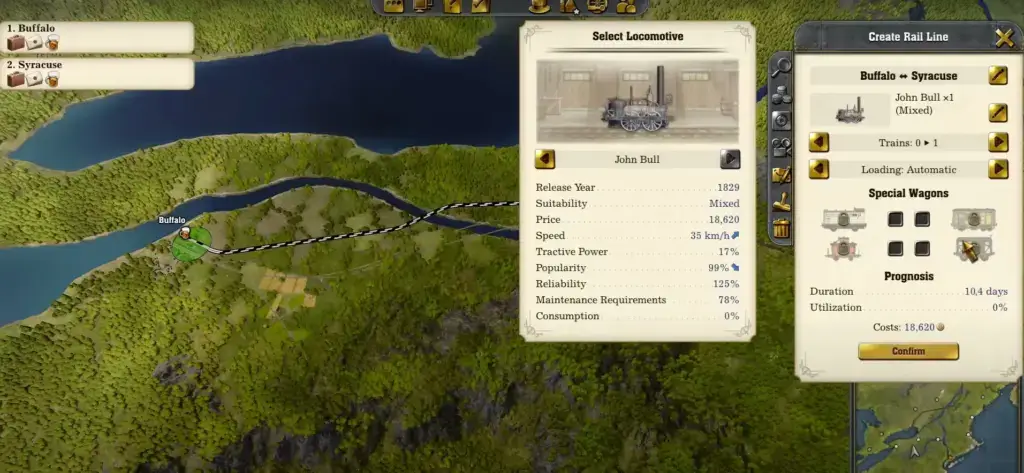Image resolution: width=1024 pixels, height=473 pixels.
Task: Open the magnifying glass side tab
Action: 782,68
